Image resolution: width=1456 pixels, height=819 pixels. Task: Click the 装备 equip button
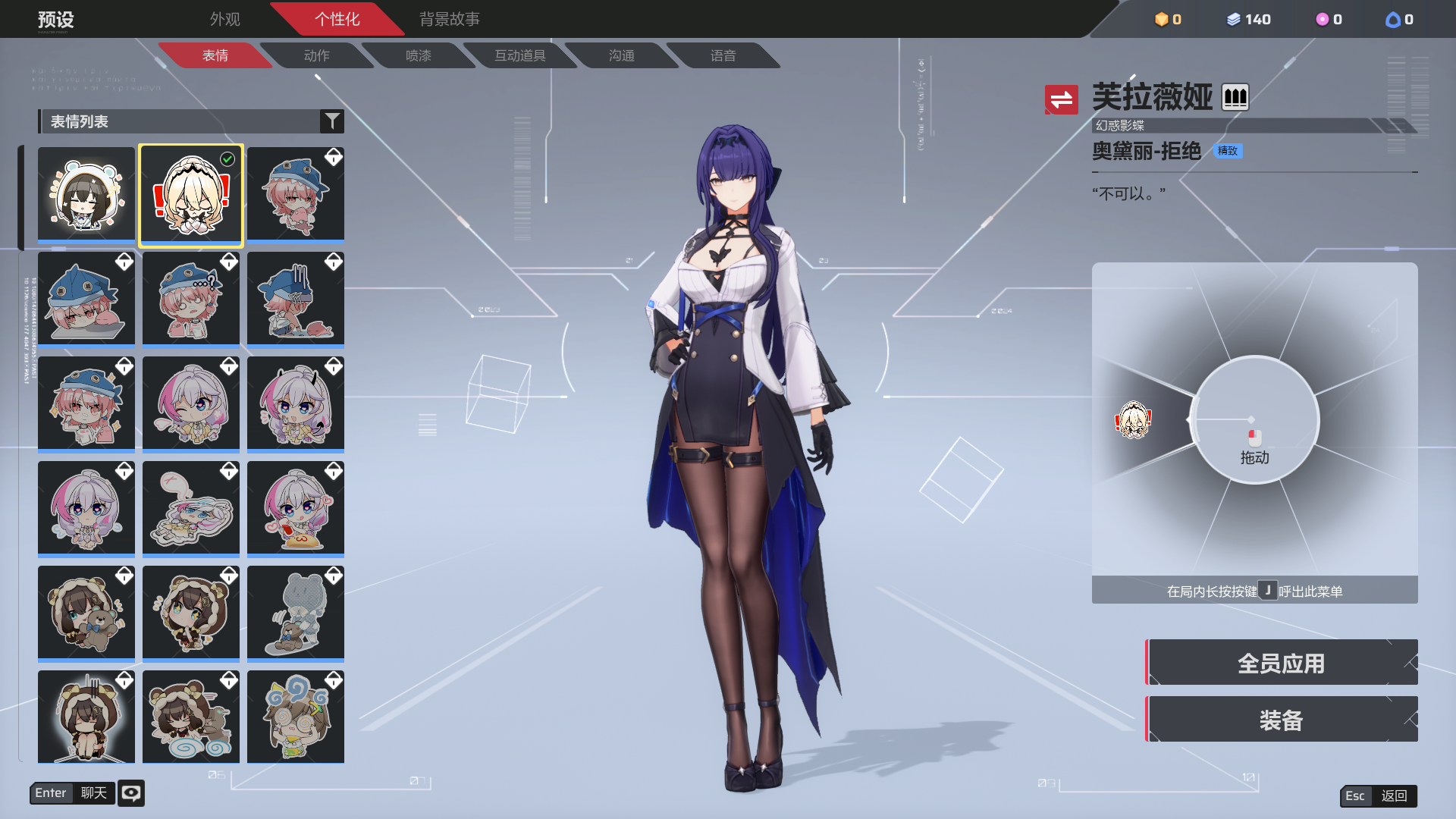pos(1281,720)
